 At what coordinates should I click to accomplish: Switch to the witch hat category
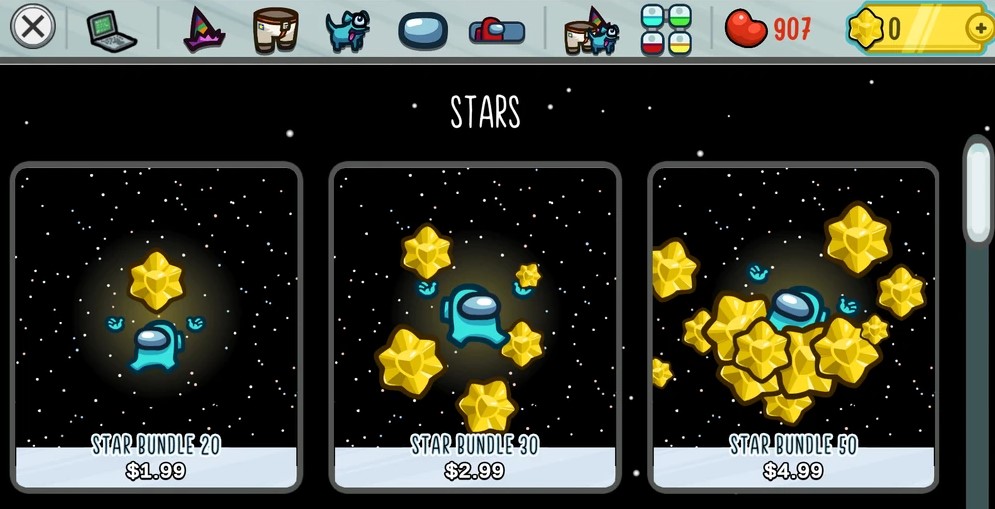[204, 29]
